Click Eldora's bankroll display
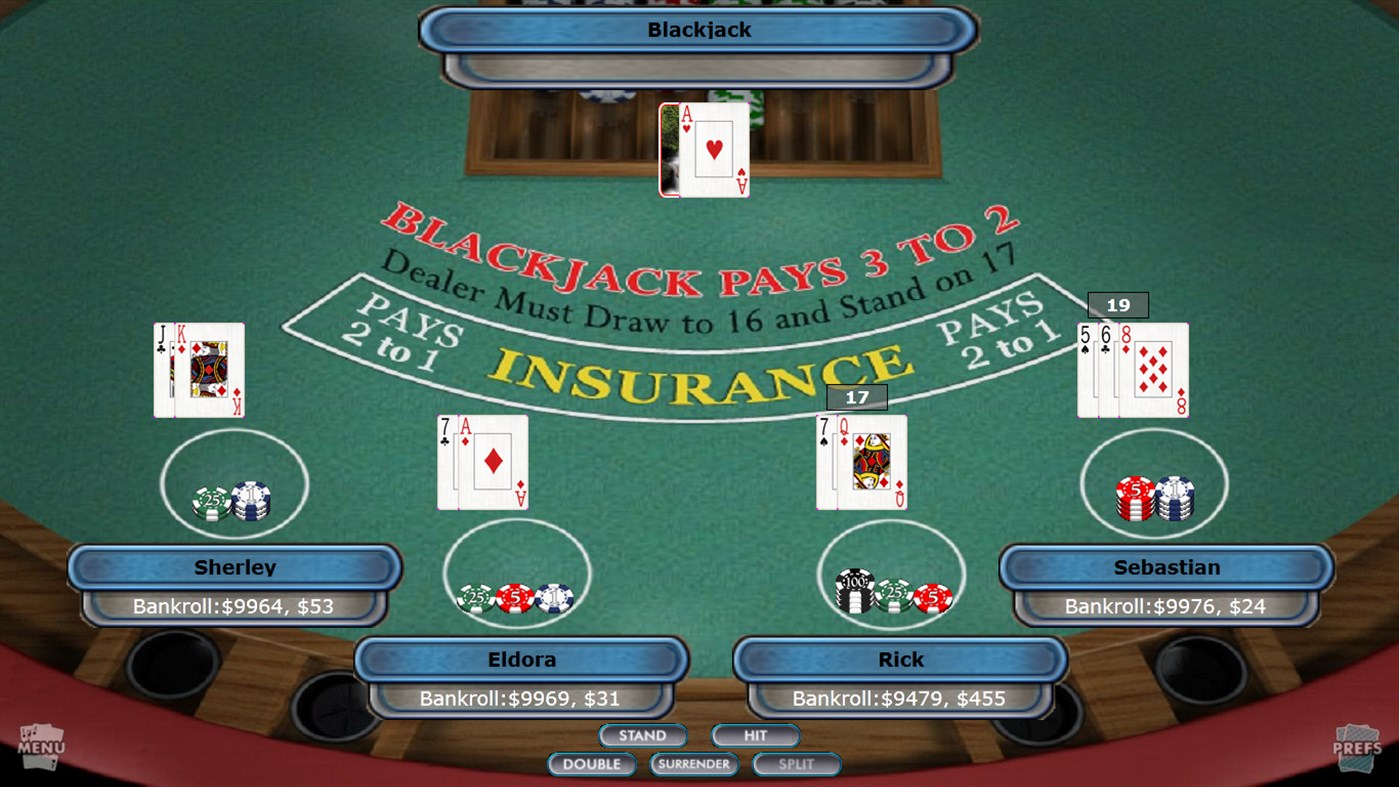This screenshot has width=1399, height=787. point(520,698)
